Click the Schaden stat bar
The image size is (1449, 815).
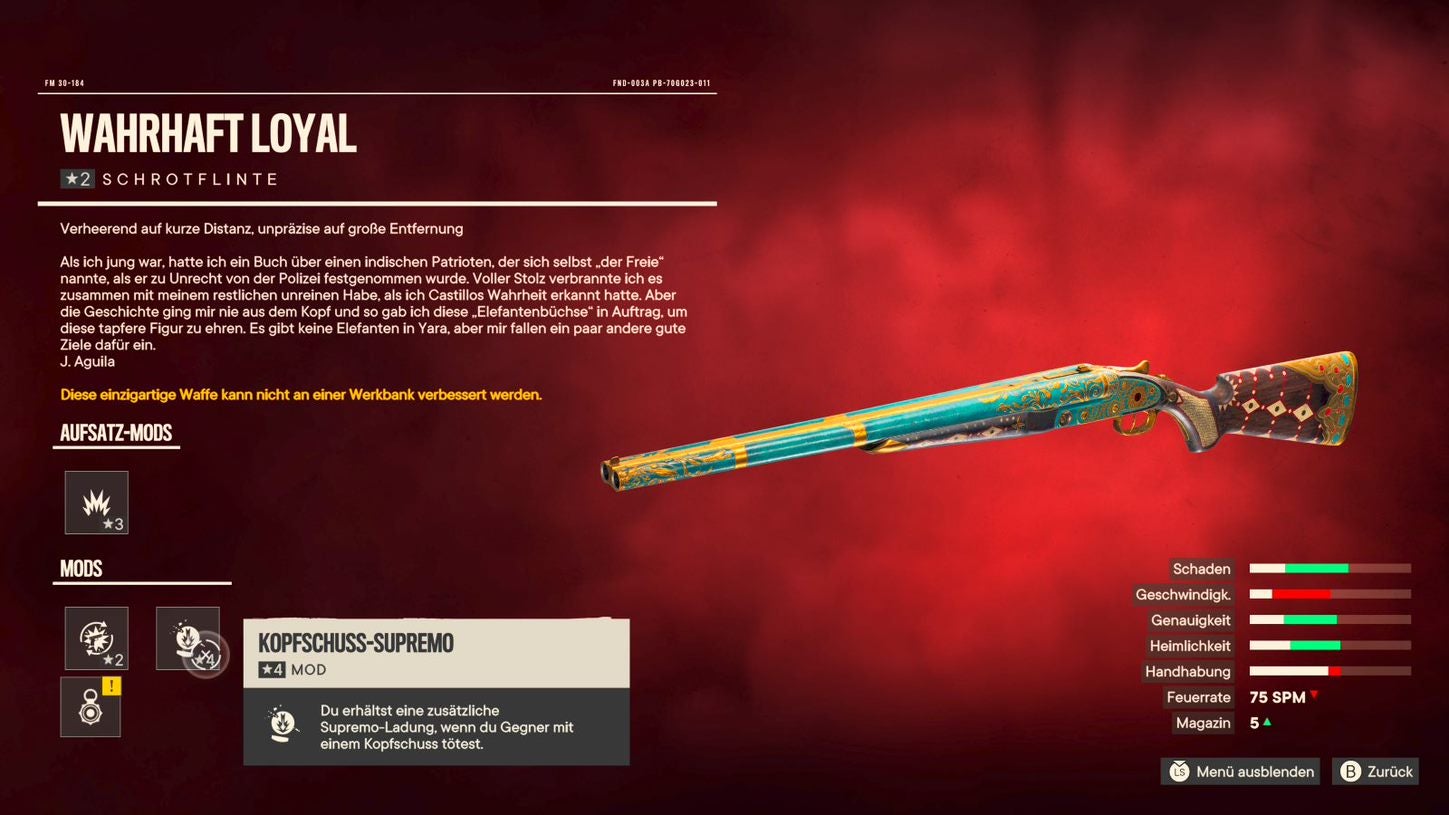pos(1330,569)
